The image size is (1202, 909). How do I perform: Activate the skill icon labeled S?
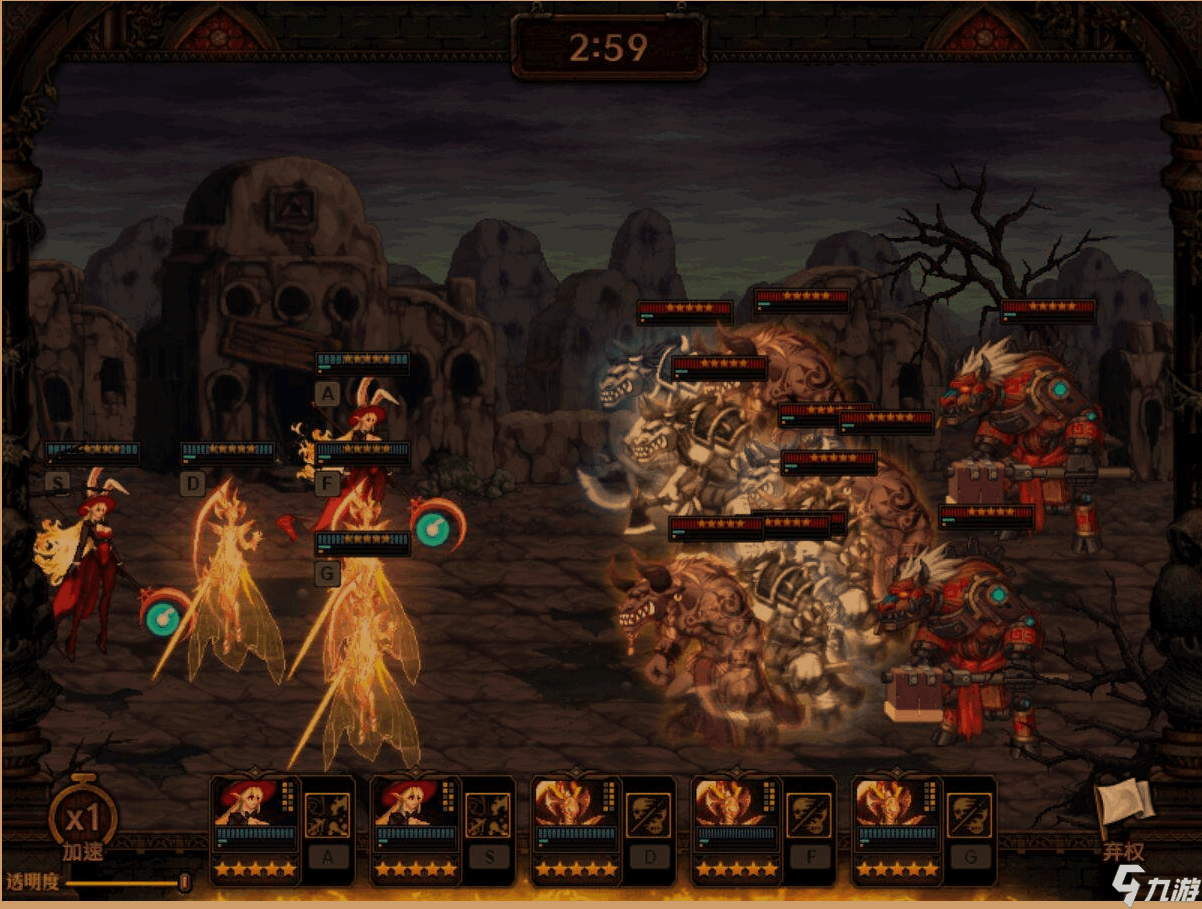pos(488,815)
